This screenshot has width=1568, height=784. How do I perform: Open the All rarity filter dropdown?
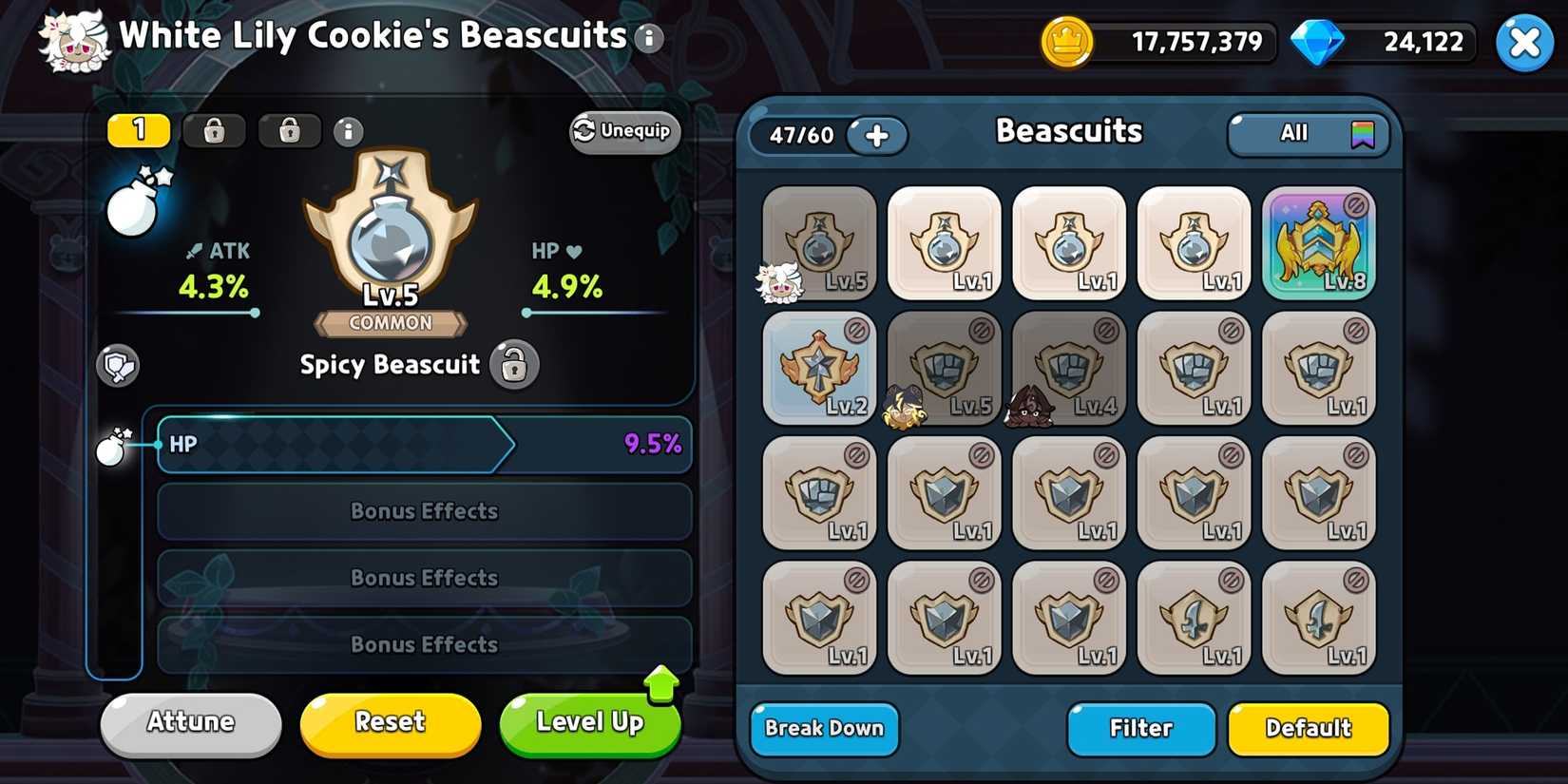point(1308,133)
